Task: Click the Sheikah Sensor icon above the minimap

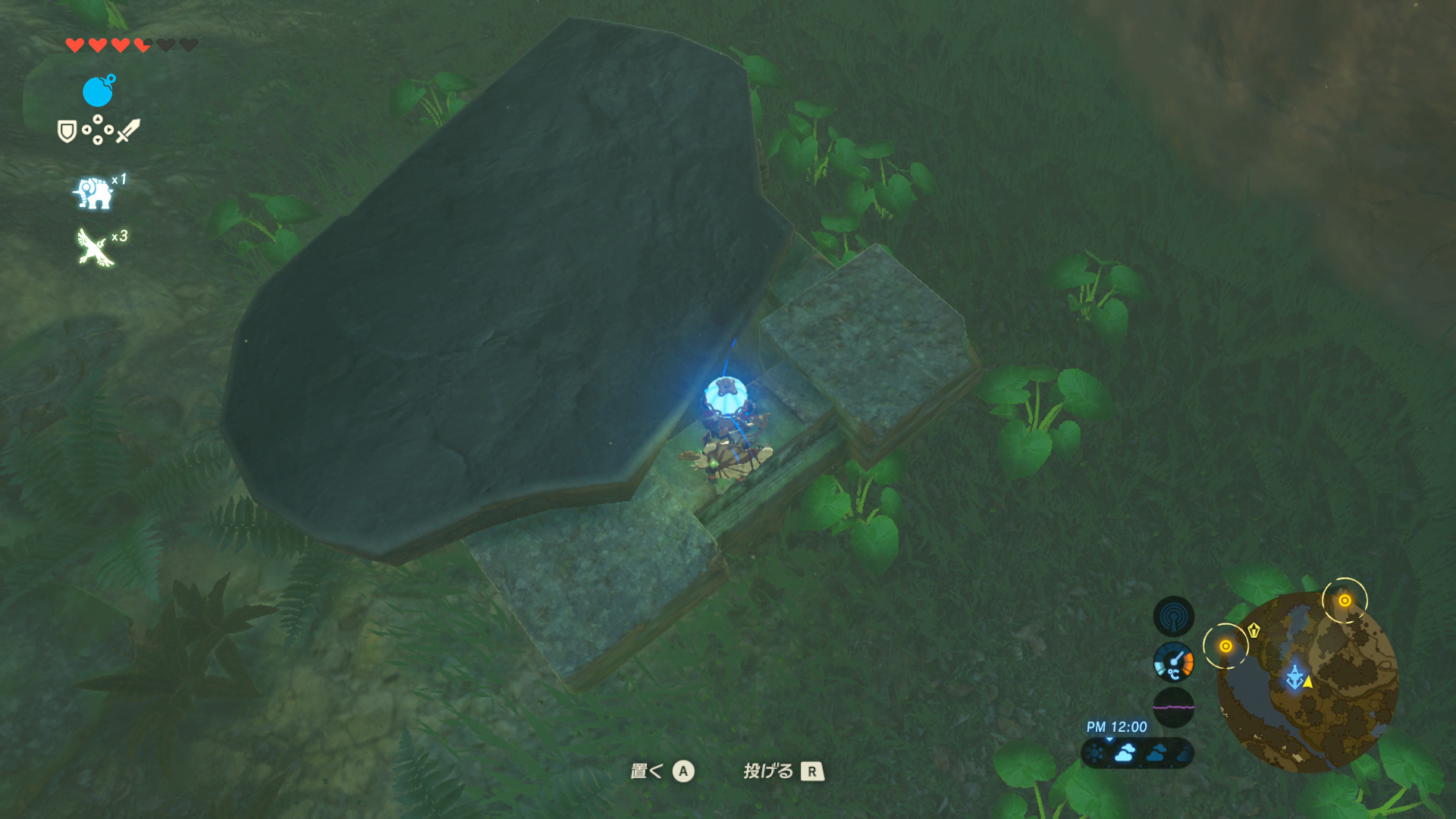Action: [x=1173, y=615]
